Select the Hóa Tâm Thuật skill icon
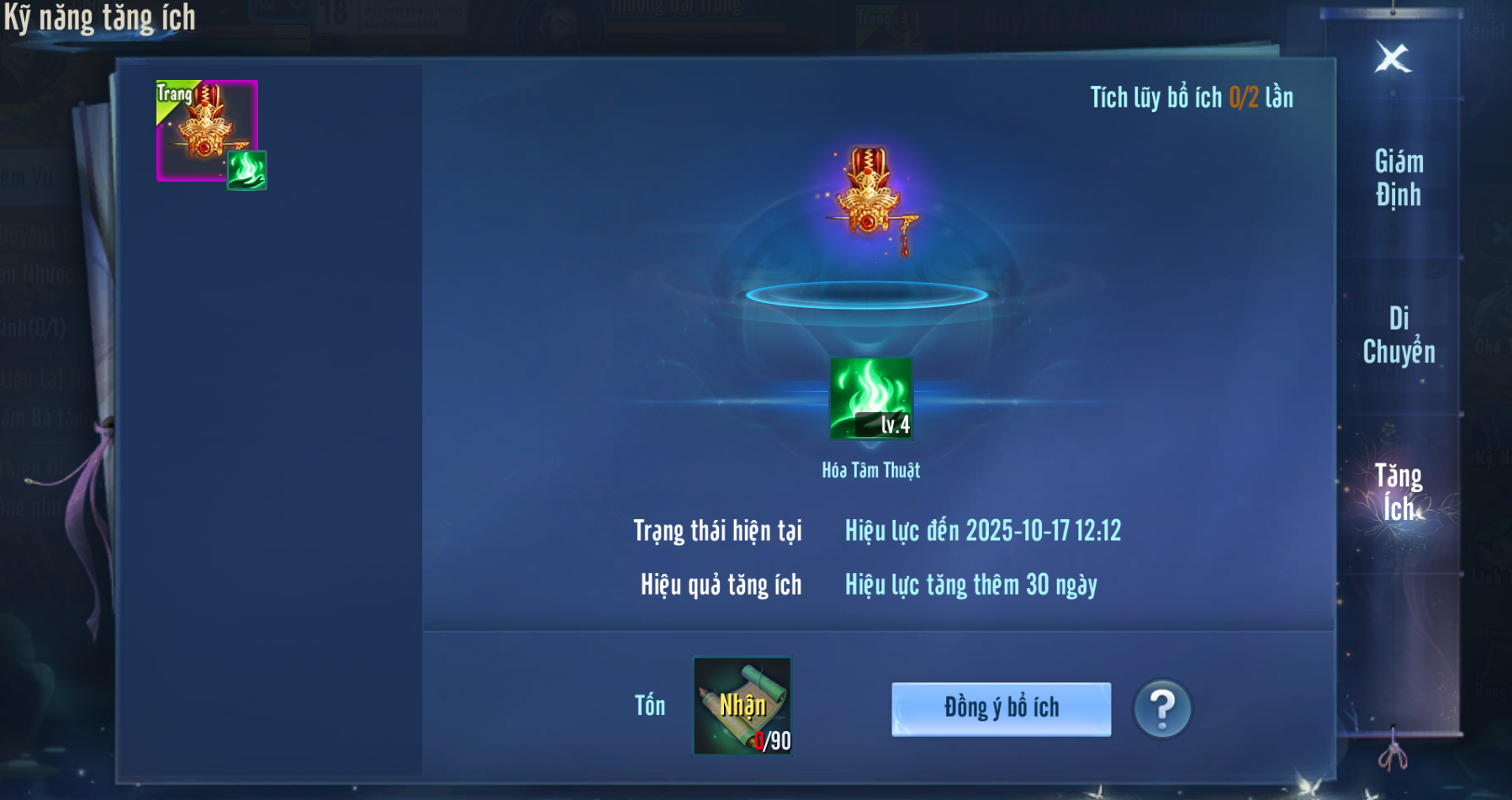The width and height of the screenshot is (1512, 800). tap(871, 398)
